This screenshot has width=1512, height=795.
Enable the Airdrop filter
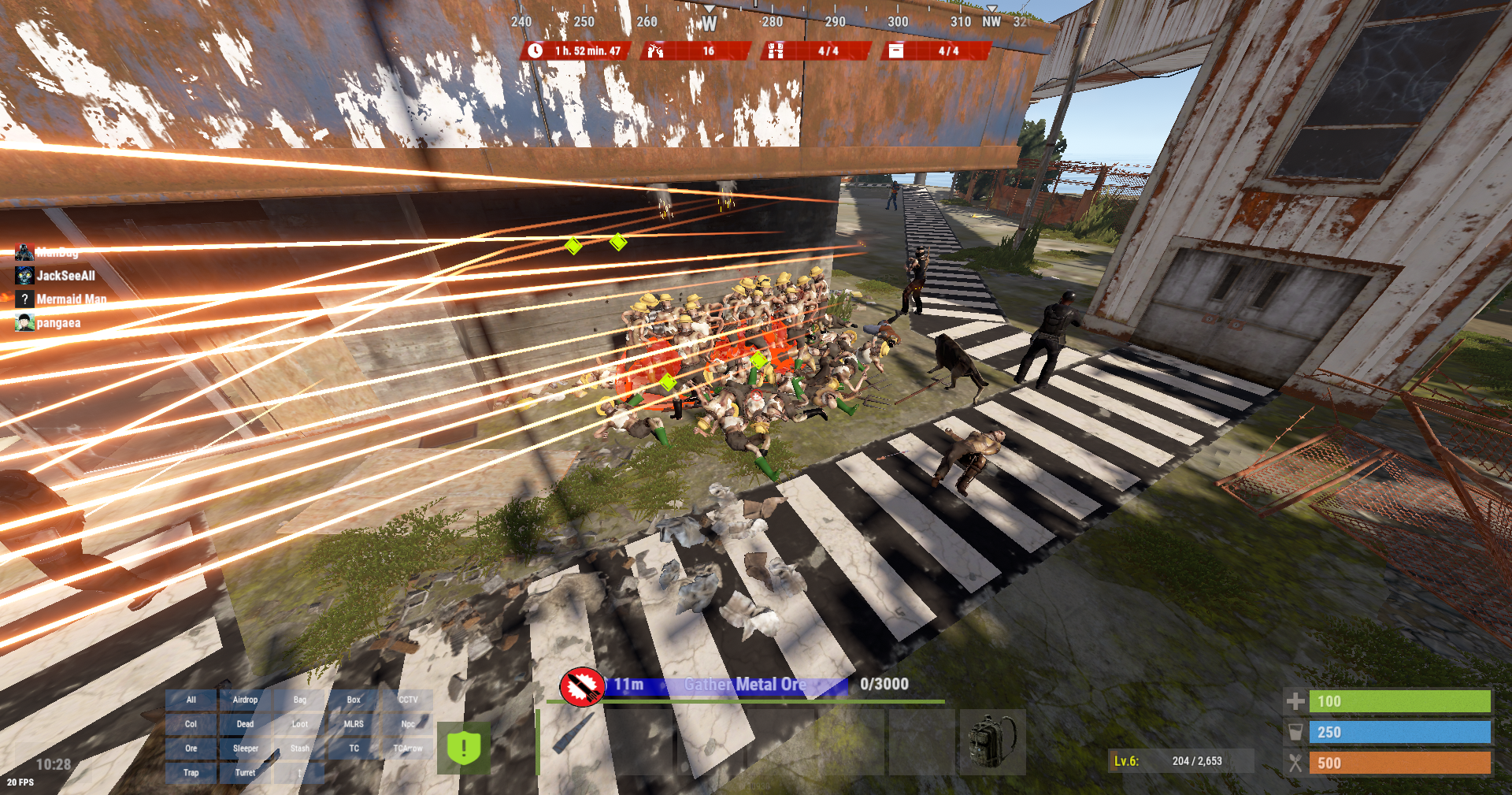pyautogui.click(x=245, y=700)
